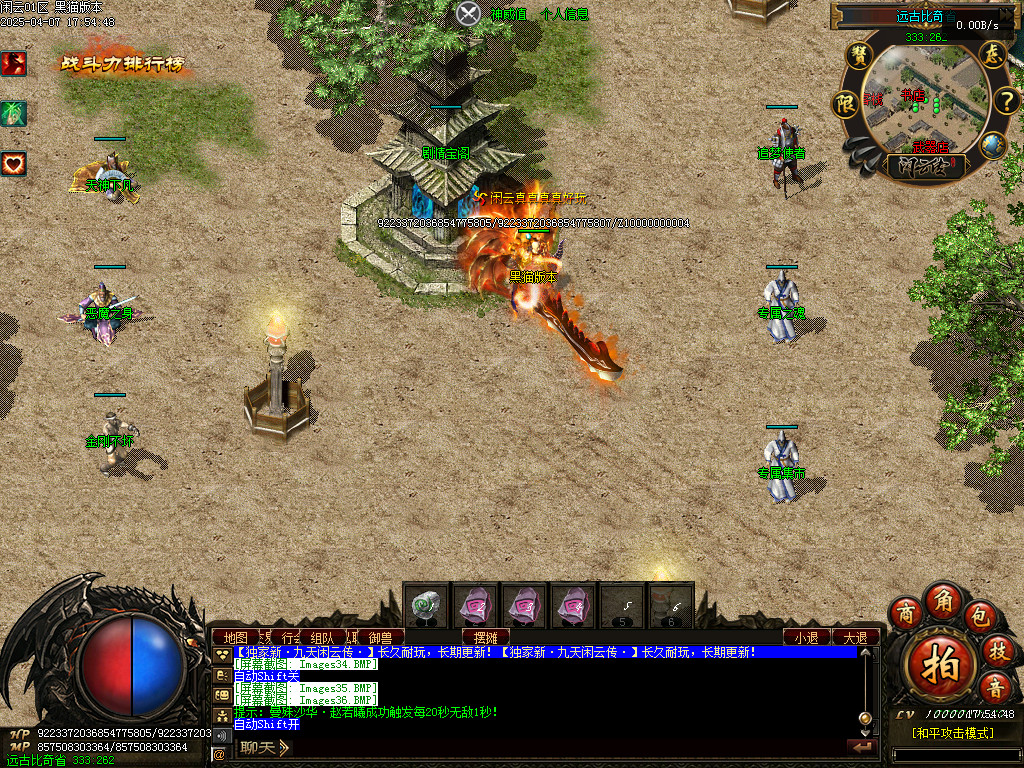
Task: Open the 技 skills panel
Action: point(997,650)
